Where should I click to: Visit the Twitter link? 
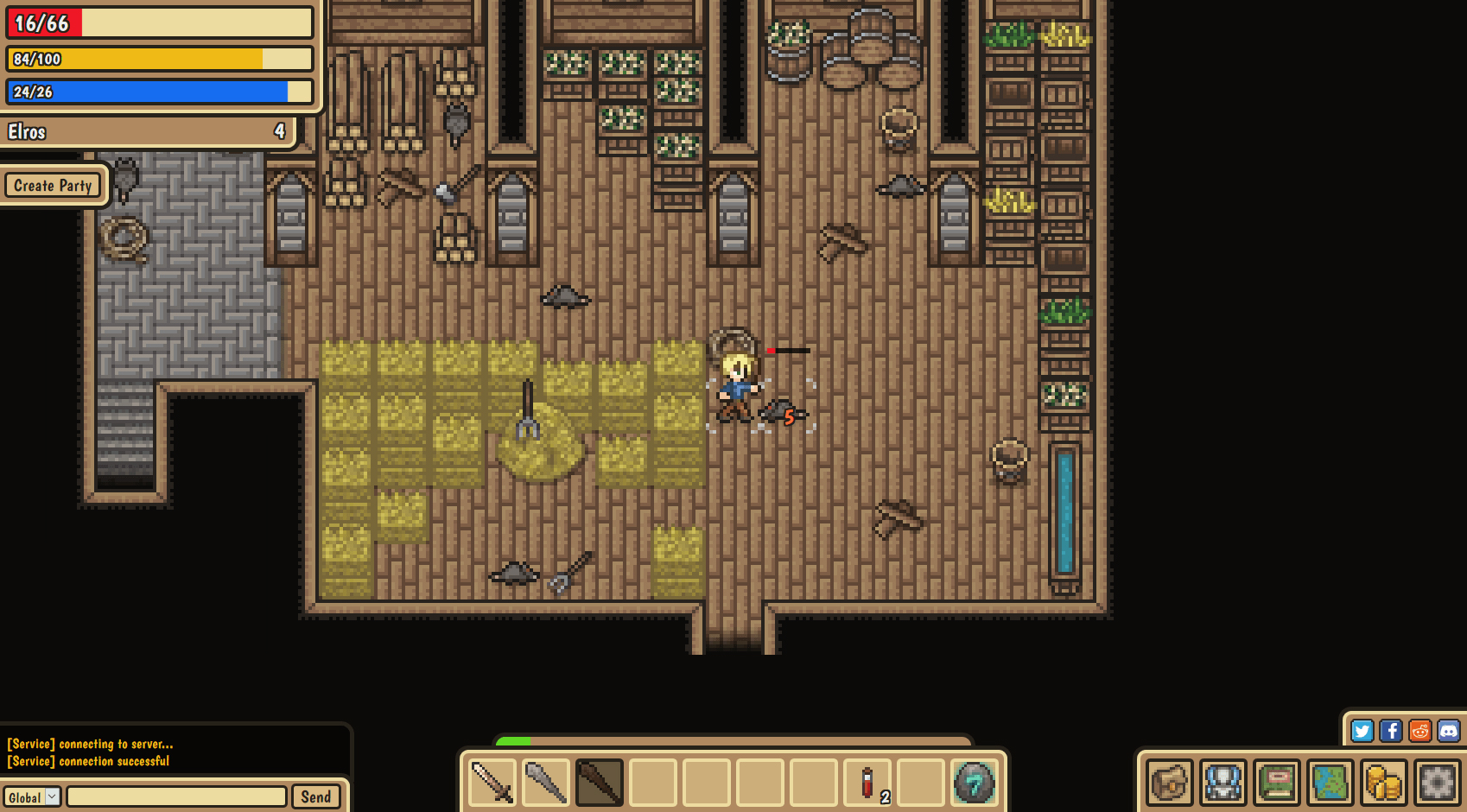pos(1362,731)
